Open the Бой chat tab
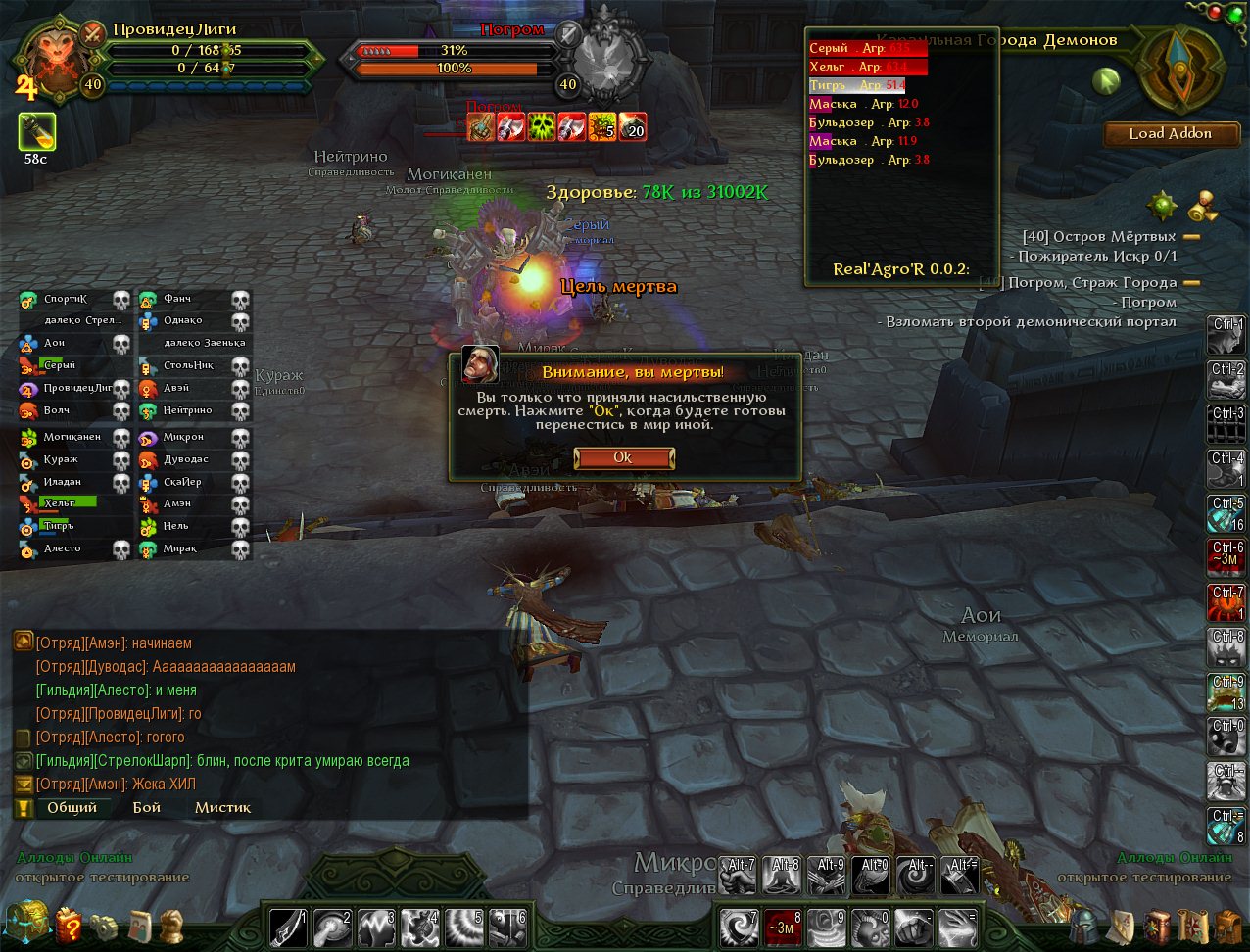The image size is (1250, 952). coord(146,808)
